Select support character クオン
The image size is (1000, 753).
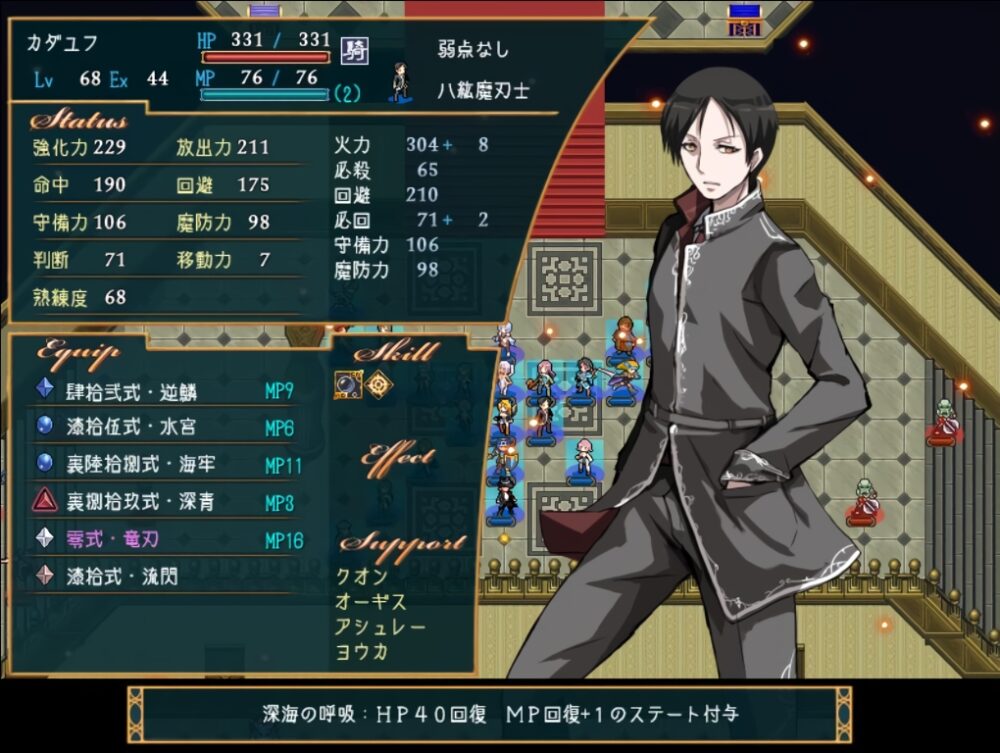tap(362, 577)
